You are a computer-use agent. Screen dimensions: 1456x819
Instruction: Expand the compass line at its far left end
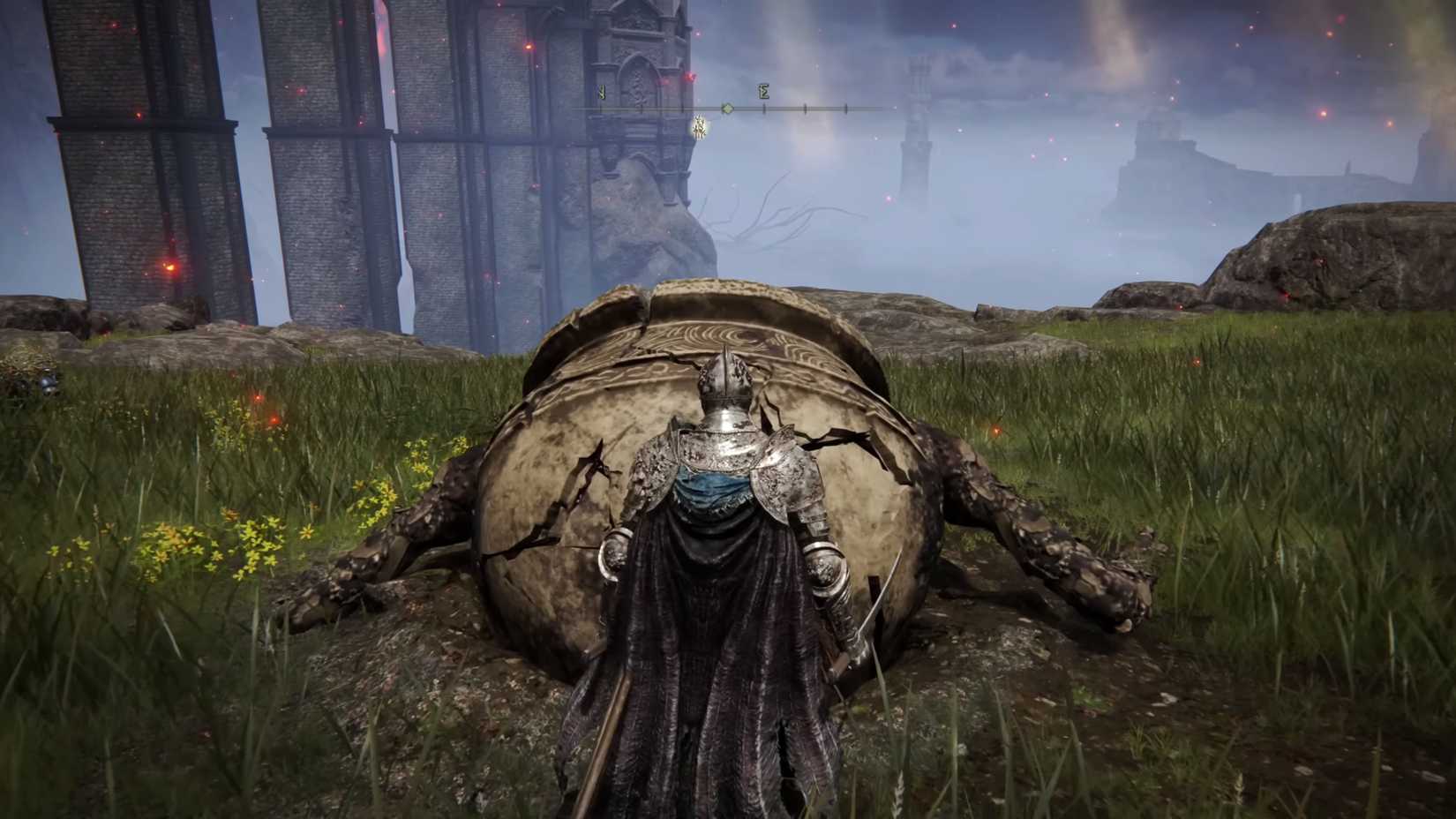click(x=575, y=109)
